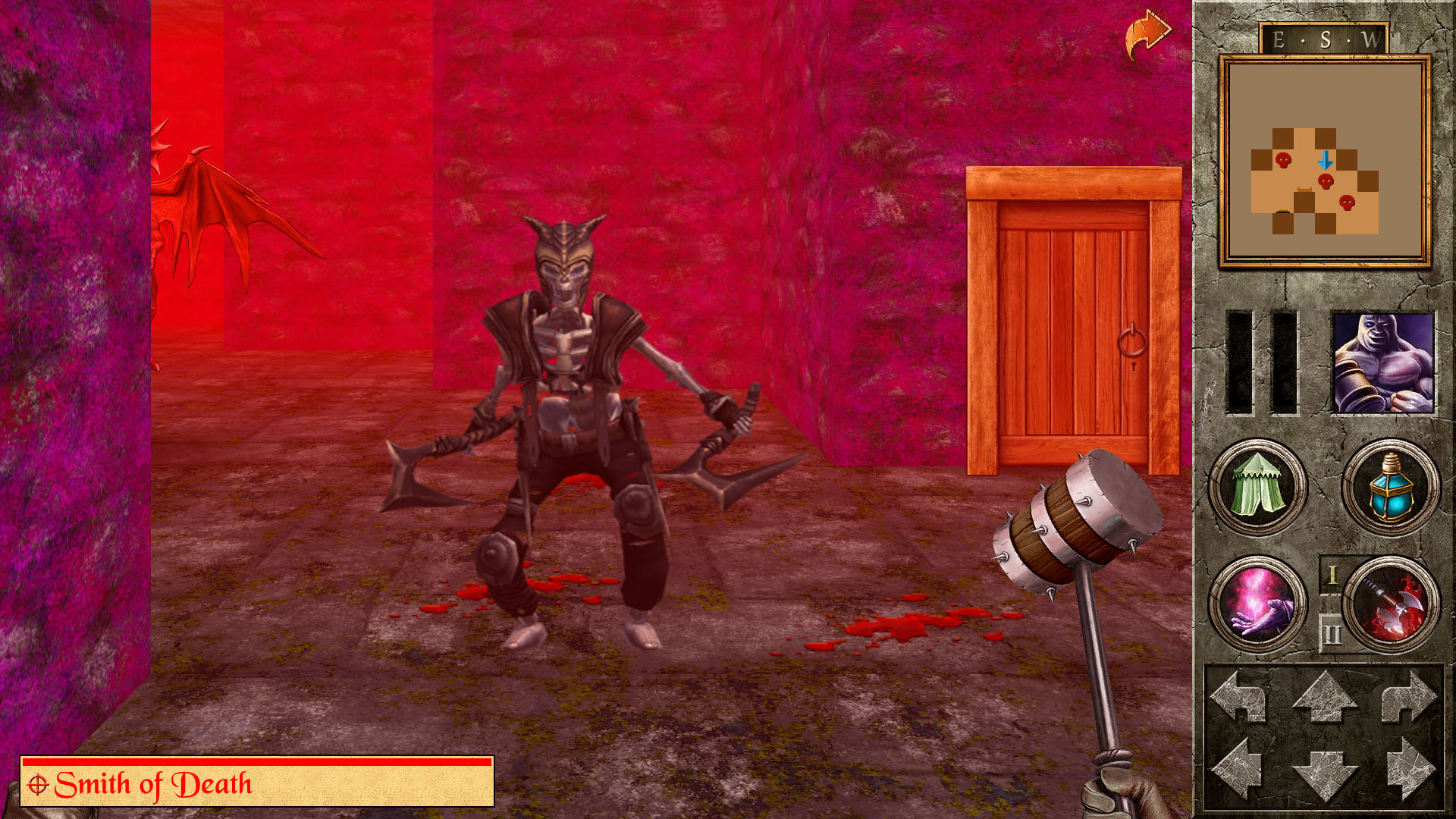1456x819 pixels.
Task: Use the blue lantern icon
Action: click(1390, 488)
